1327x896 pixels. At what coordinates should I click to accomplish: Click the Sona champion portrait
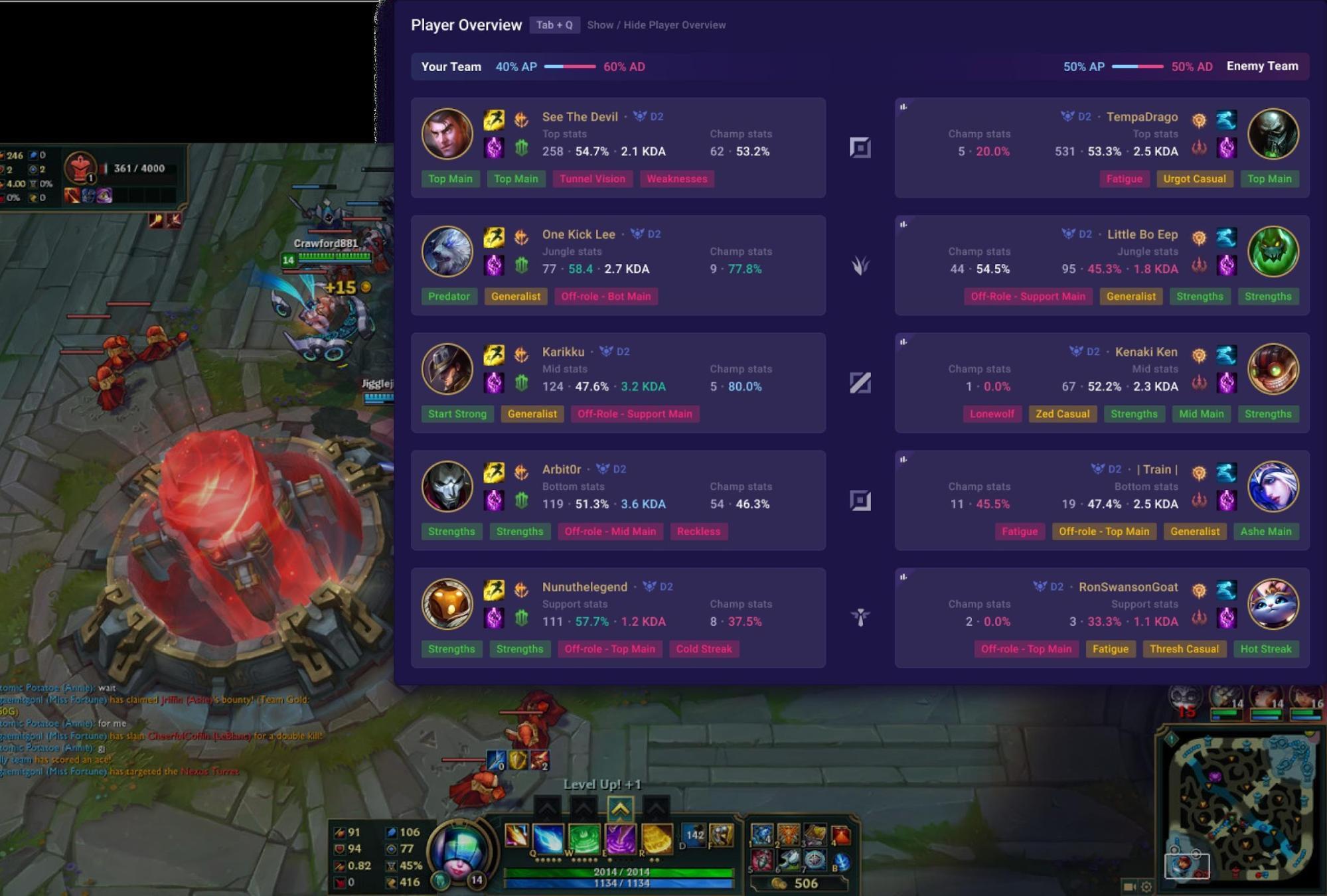[459, 850]
